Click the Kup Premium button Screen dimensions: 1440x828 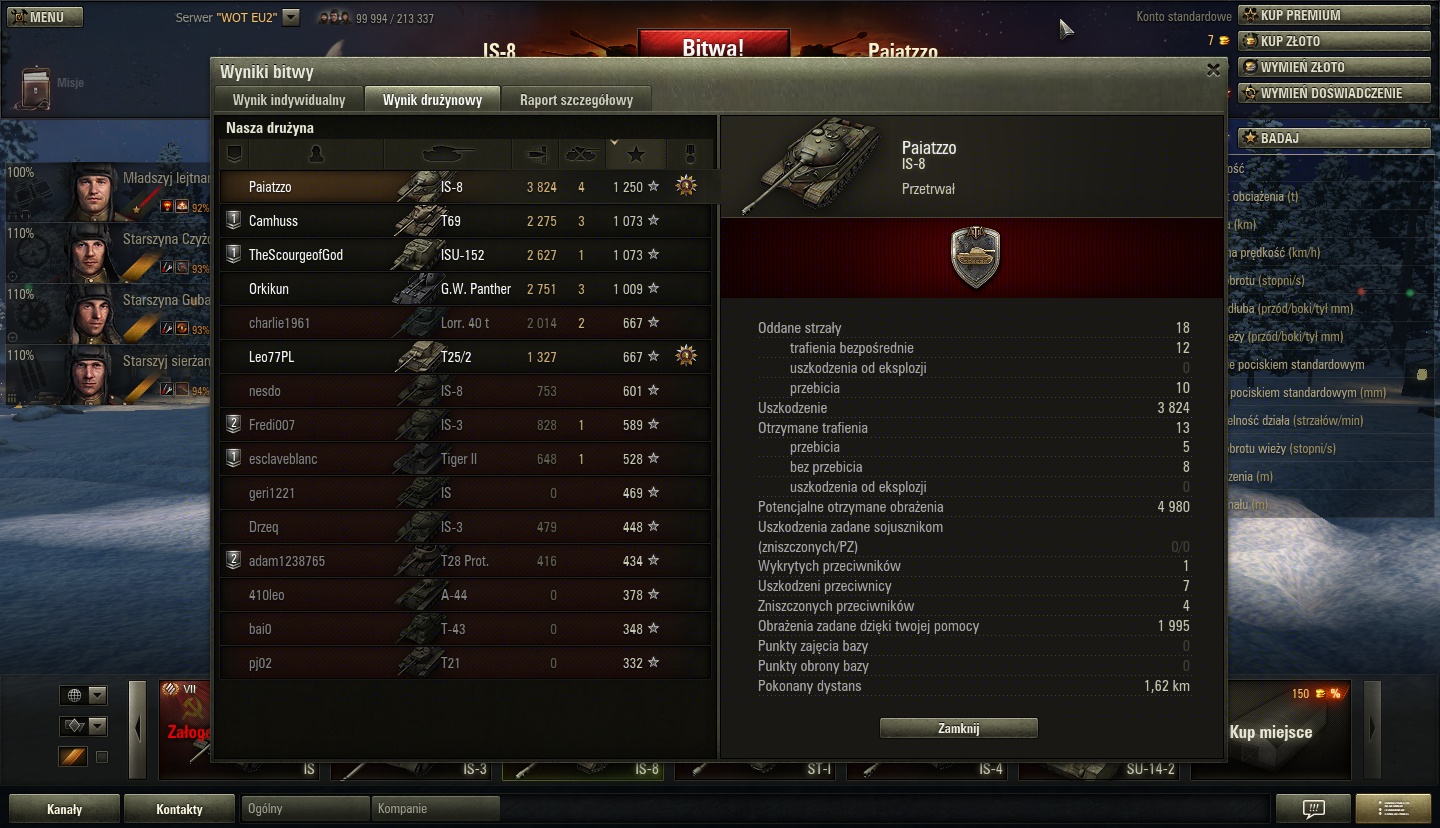[x=1334, y=15]
